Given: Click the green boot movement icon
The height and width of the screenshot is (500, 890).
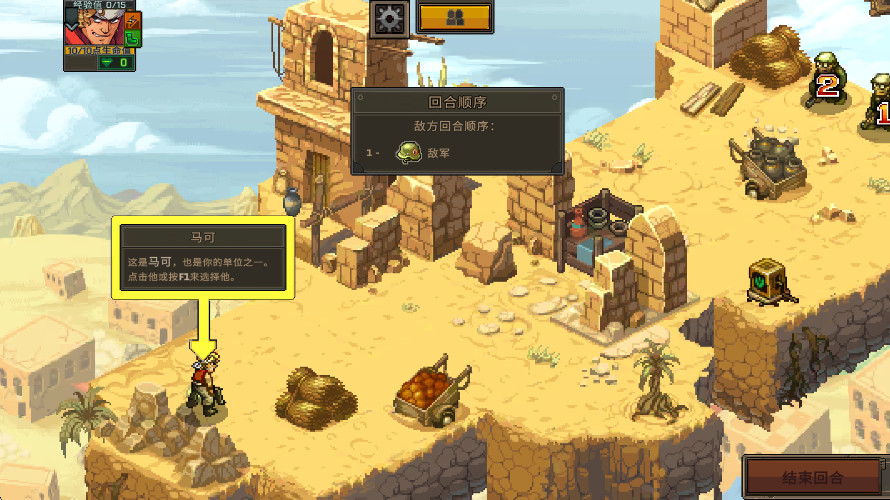Looking at the screenshot, I should [x=133, y=39].
